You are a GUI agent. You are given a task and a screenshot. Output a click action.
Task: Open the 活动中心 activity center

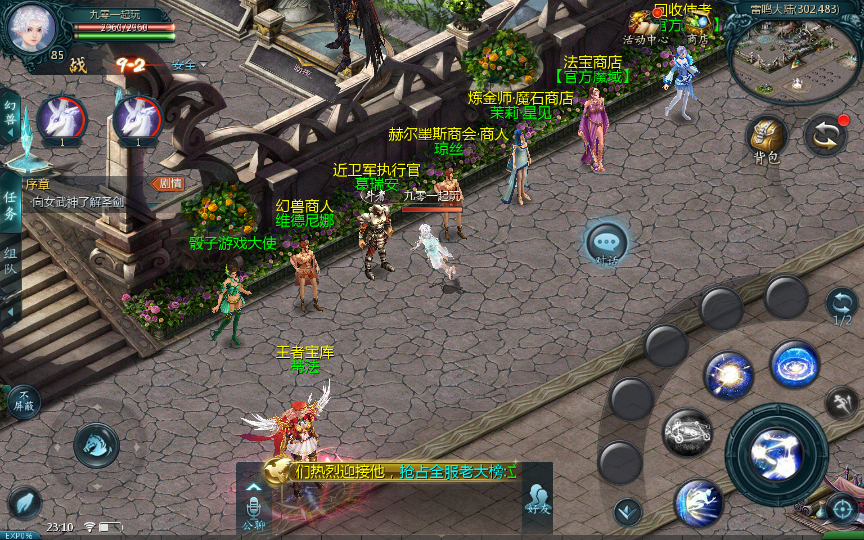coord(644,27)
